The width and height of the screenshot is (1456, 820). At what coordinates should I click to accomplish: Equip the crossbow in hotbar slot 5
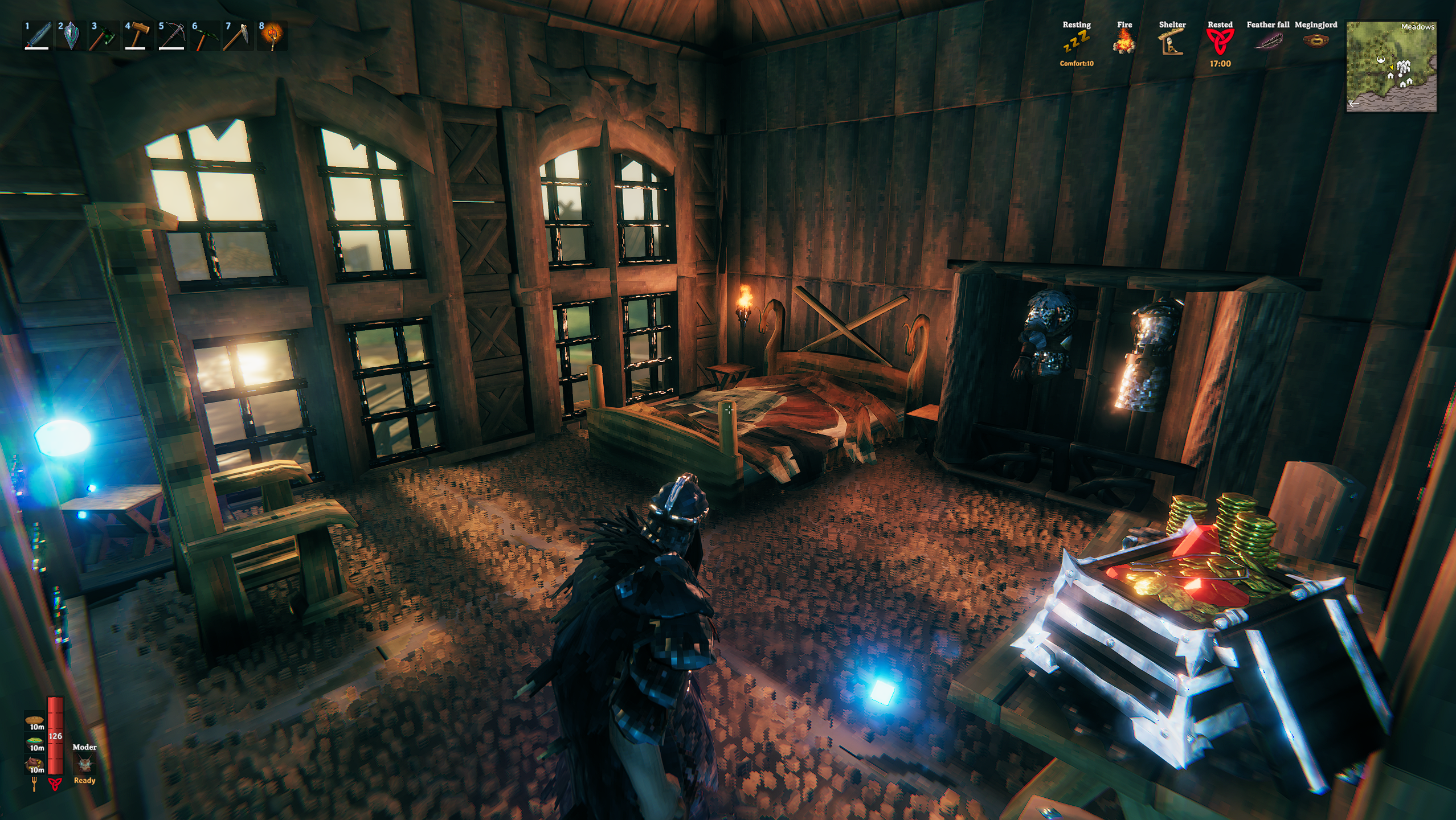click(171, 36)
